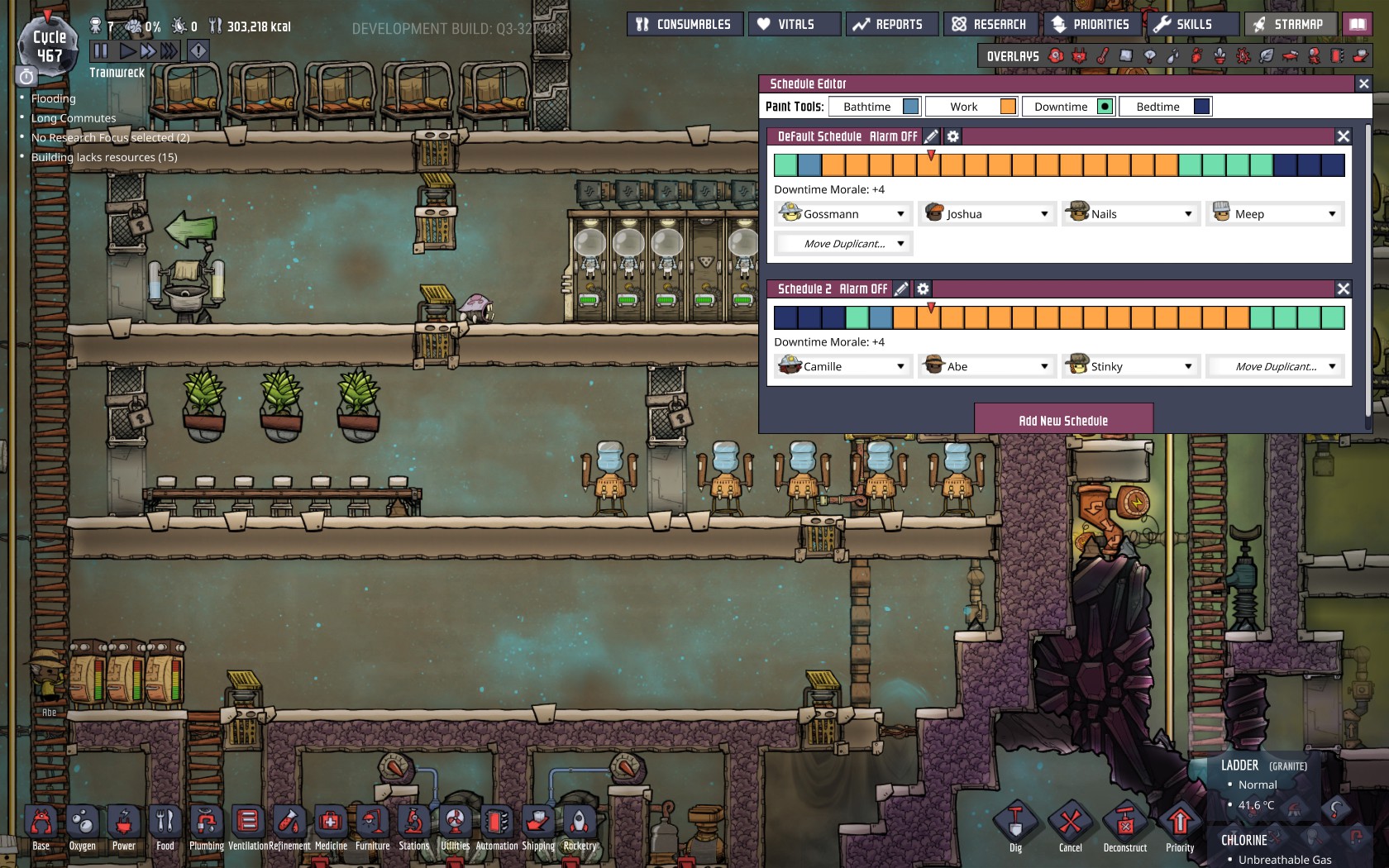
Task: Open the Oxygen overlay
Action: 1055,55
